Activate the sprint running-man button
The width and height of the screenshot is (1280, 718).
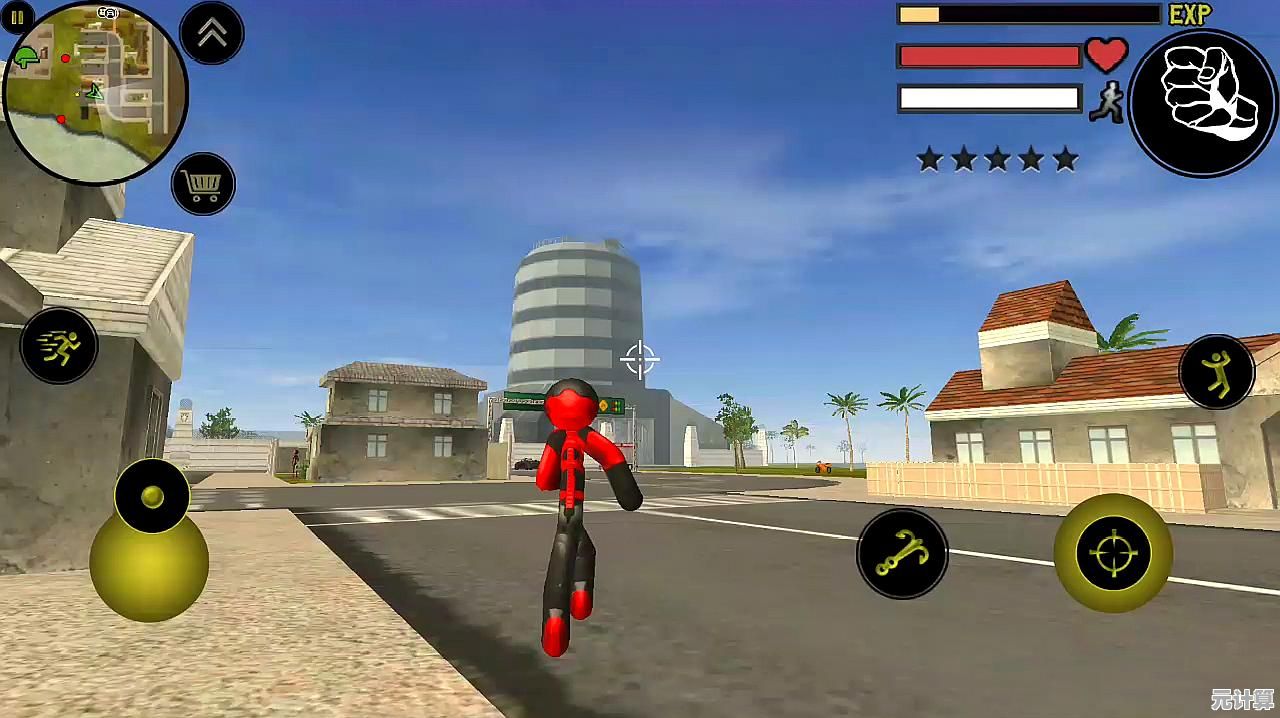[59, 346]
